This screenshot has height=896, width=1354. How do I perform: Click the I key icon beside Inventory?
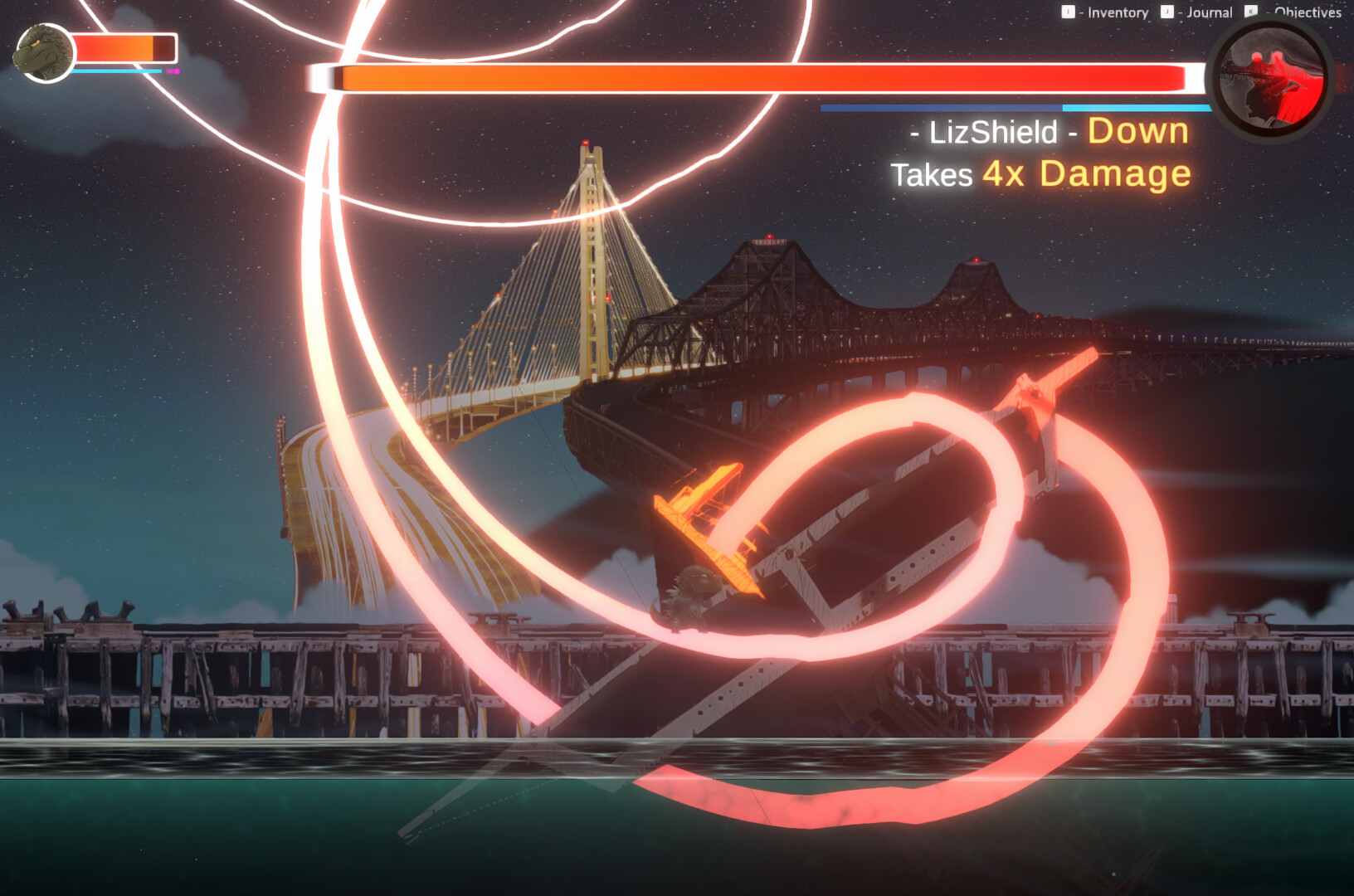tap(1067, 12)
